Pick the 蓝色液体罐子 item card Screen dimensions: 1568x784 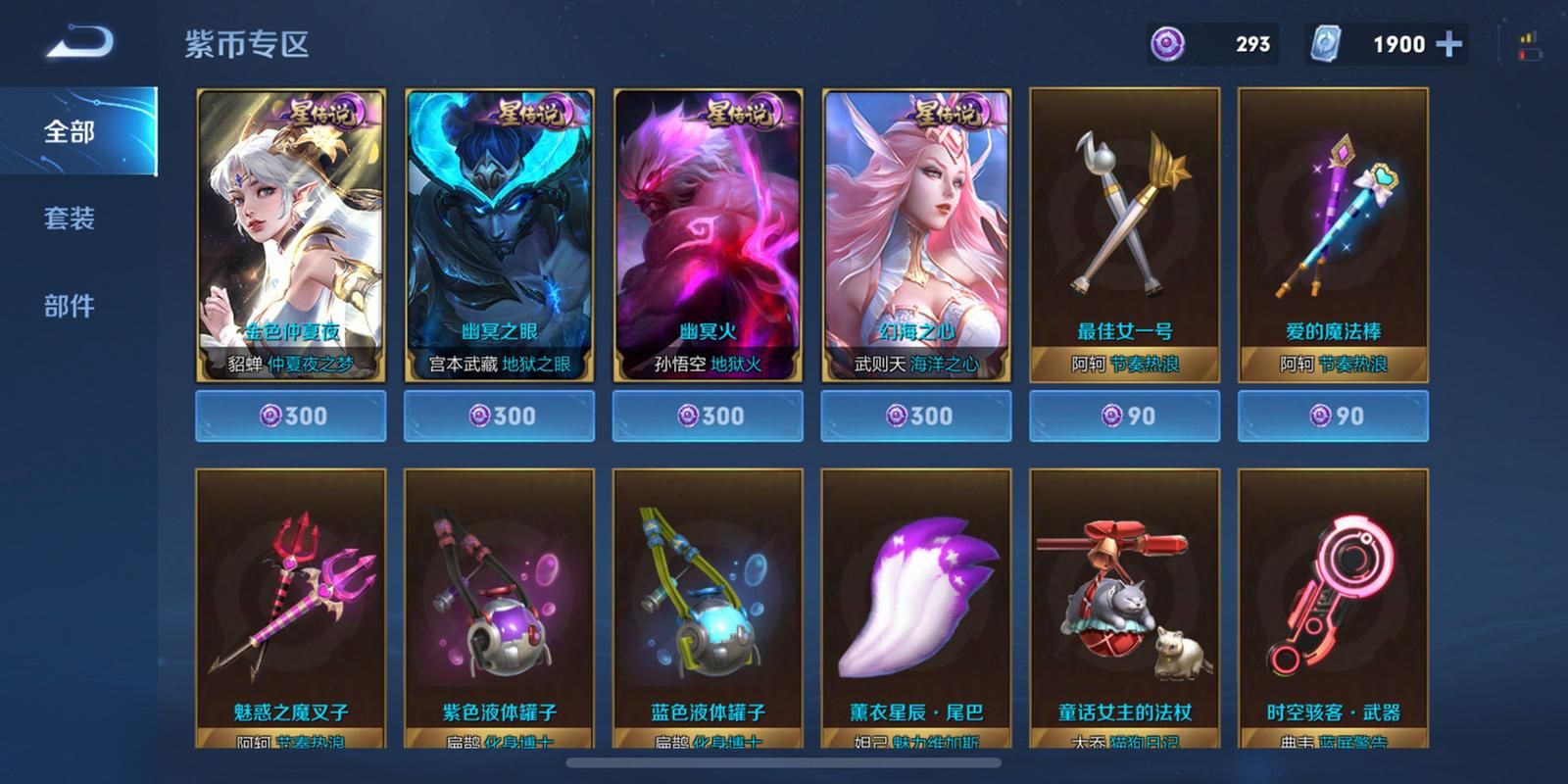(708, 608)
